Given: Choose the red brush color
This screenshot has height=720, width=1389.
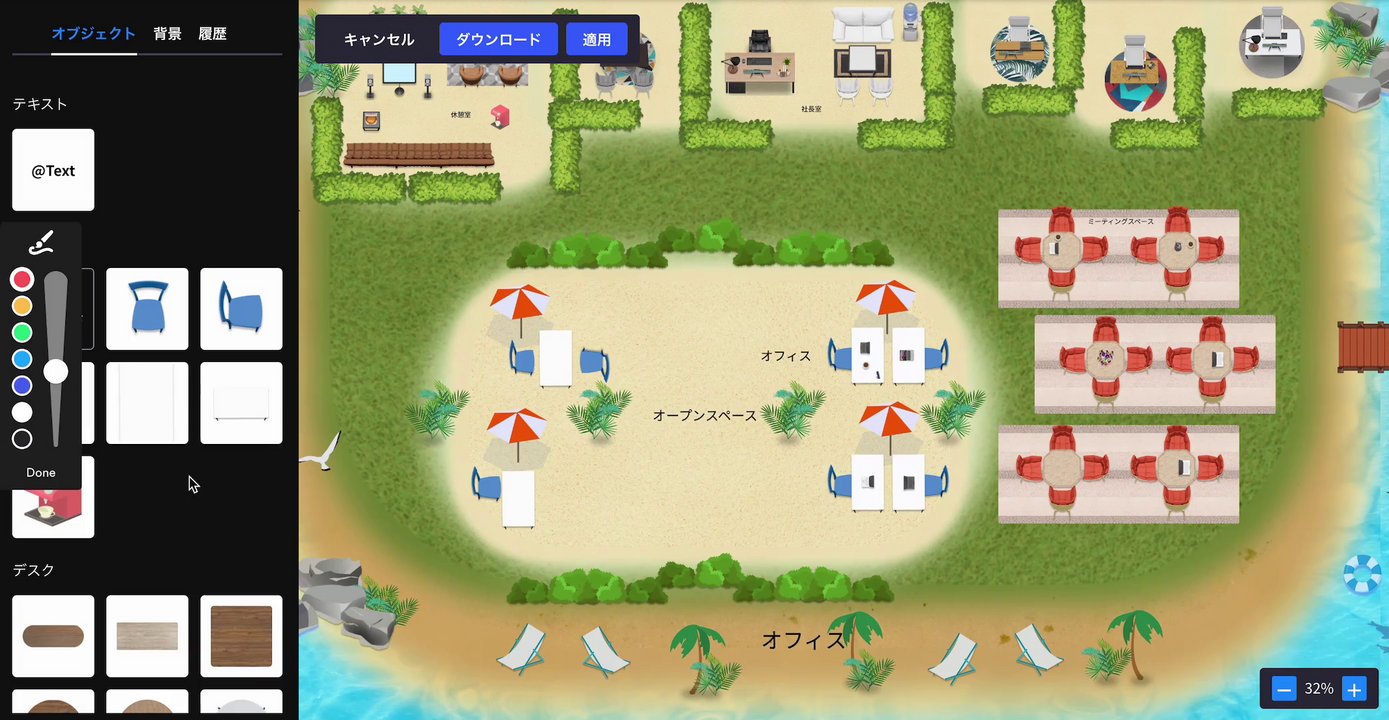Looking at the screenshot, I should point(22,279).
